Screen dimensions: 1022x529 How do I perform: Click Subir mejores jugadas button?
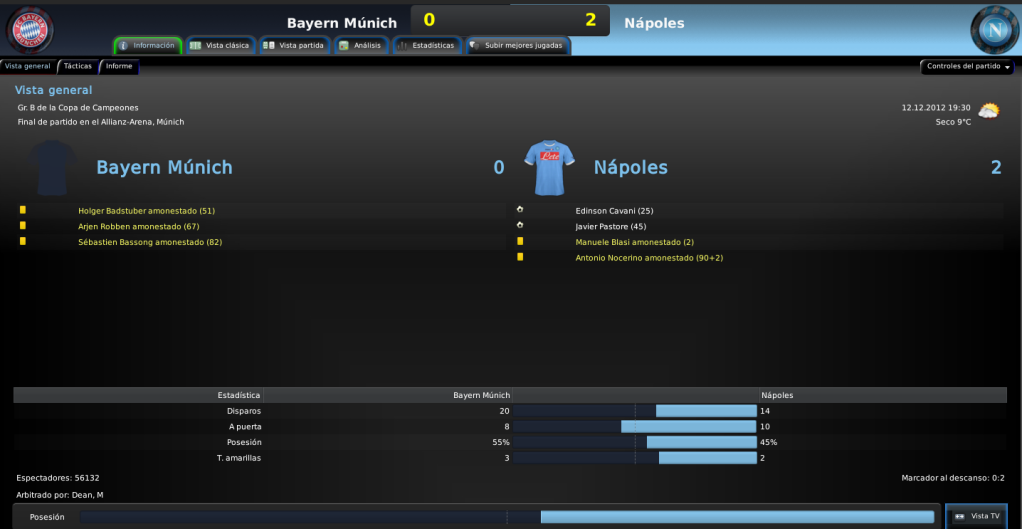(x=517, y=46)
